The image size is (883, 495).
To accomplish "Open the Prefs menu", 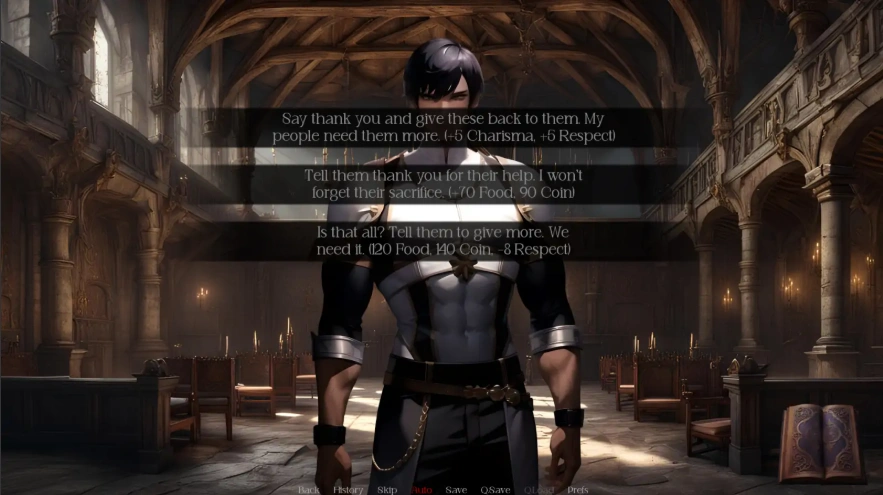I will [577, 490].
